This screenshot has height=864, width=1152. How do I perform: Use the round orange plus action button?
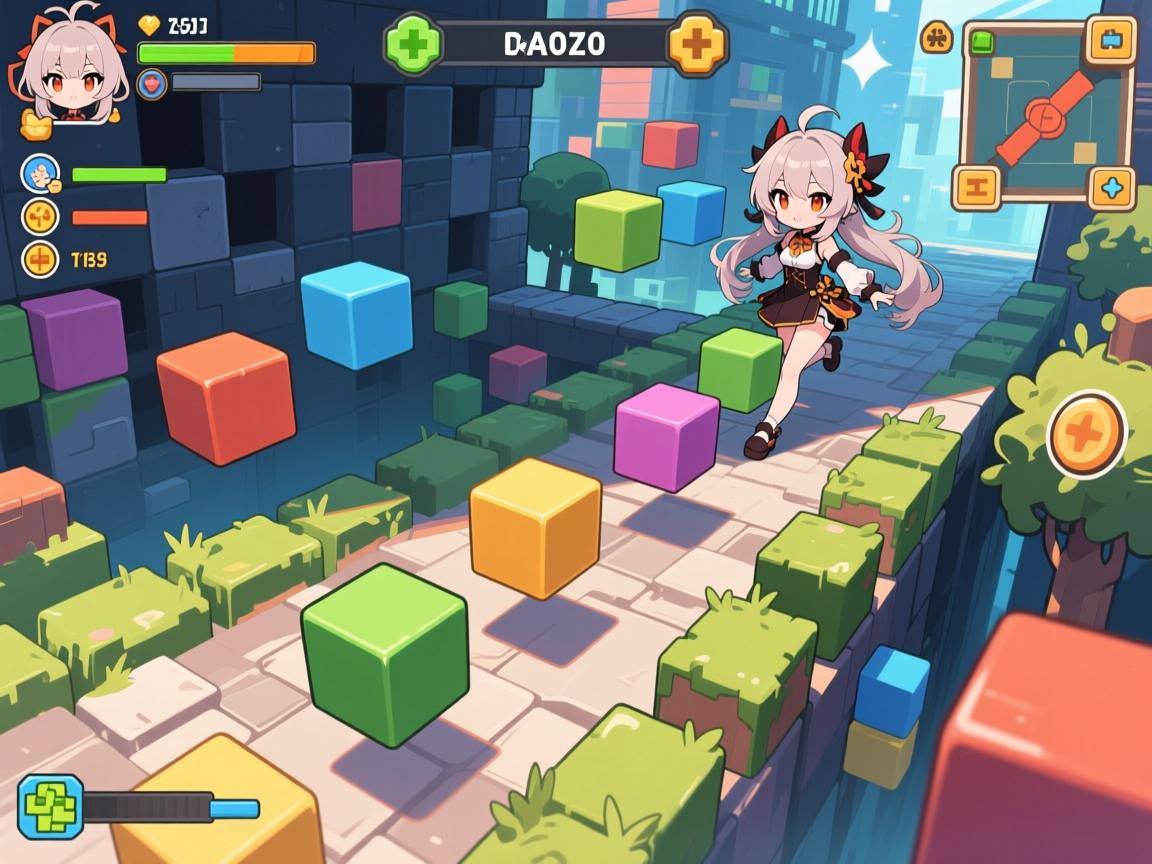1087,434
